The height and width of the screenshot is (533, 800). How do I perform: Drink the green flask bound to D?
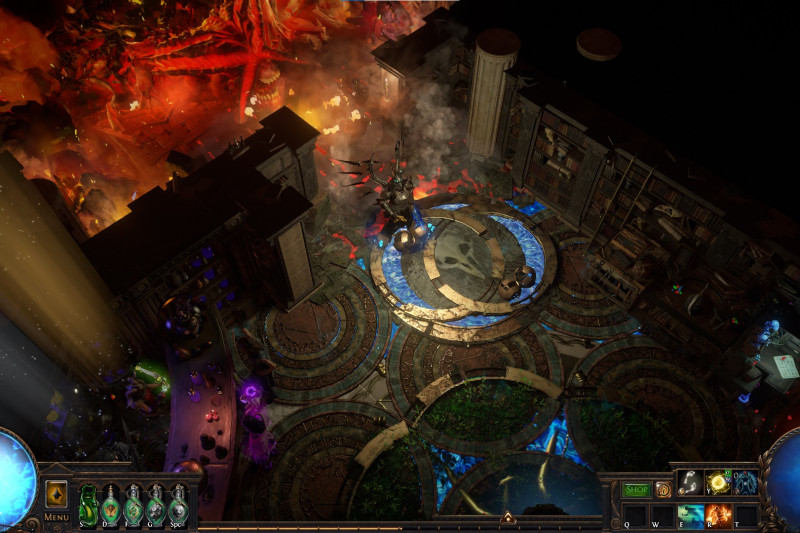(x=111, y=503)
